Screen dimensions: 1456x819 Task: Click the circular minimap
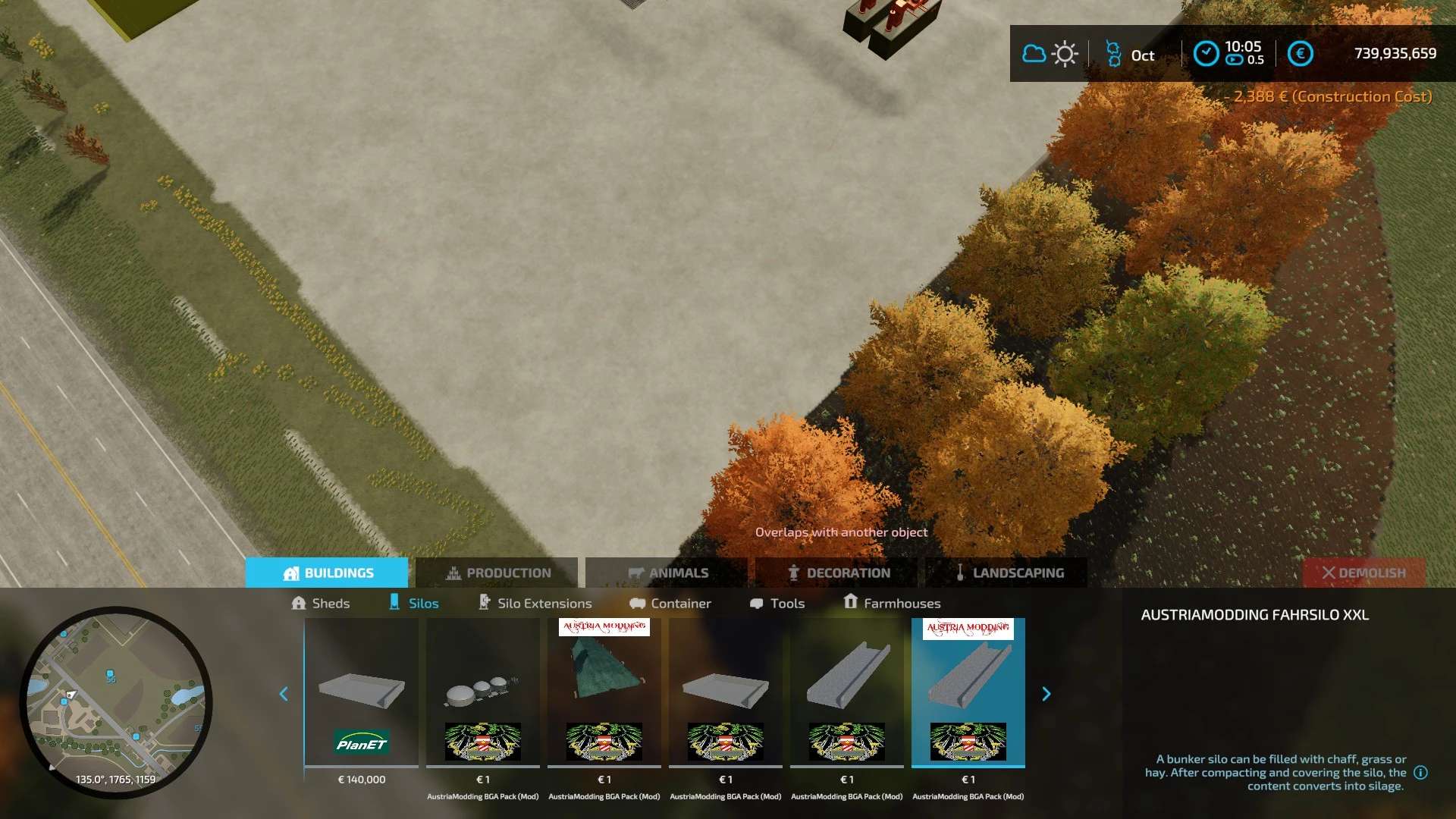115,701
